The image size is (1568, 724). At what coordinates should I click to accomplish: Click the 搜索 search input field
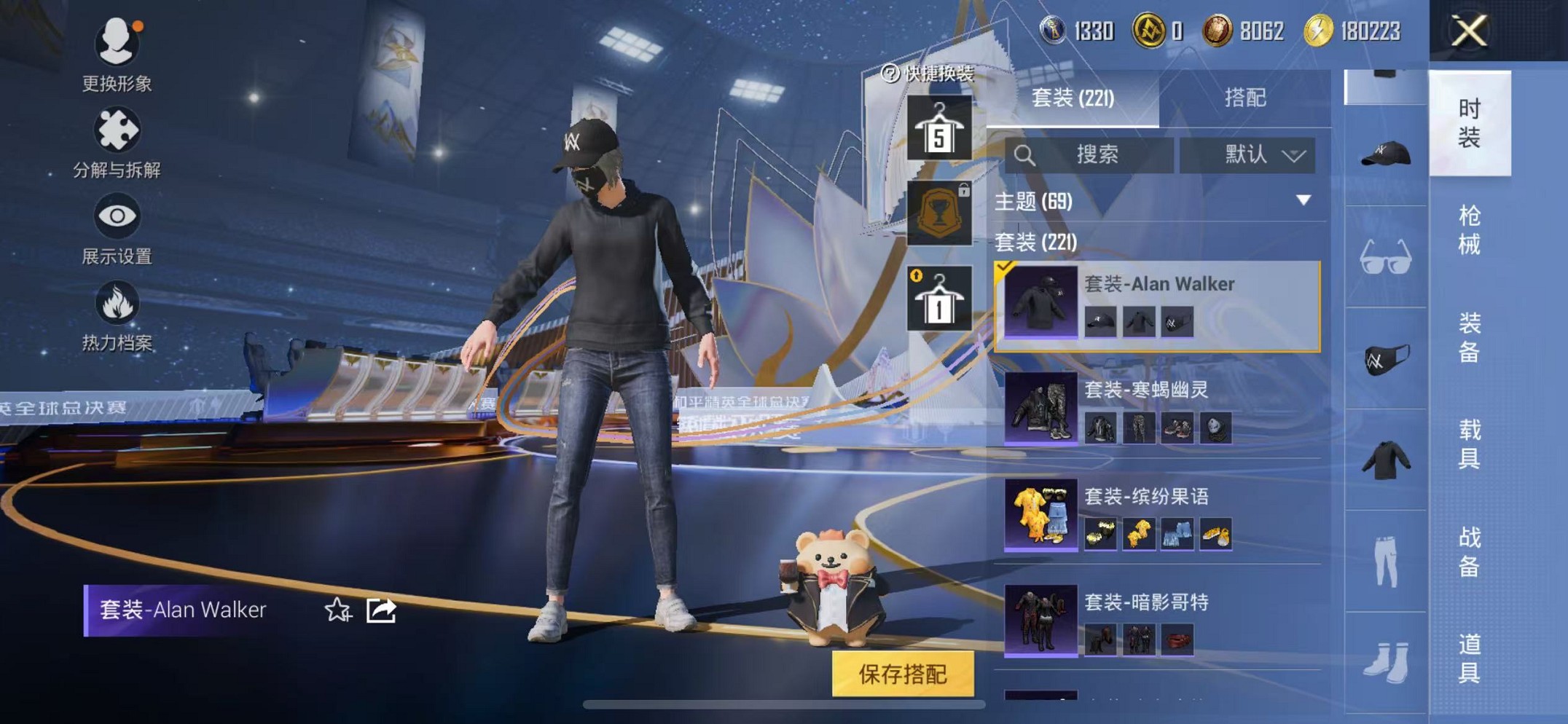(x=1100, y=154)
